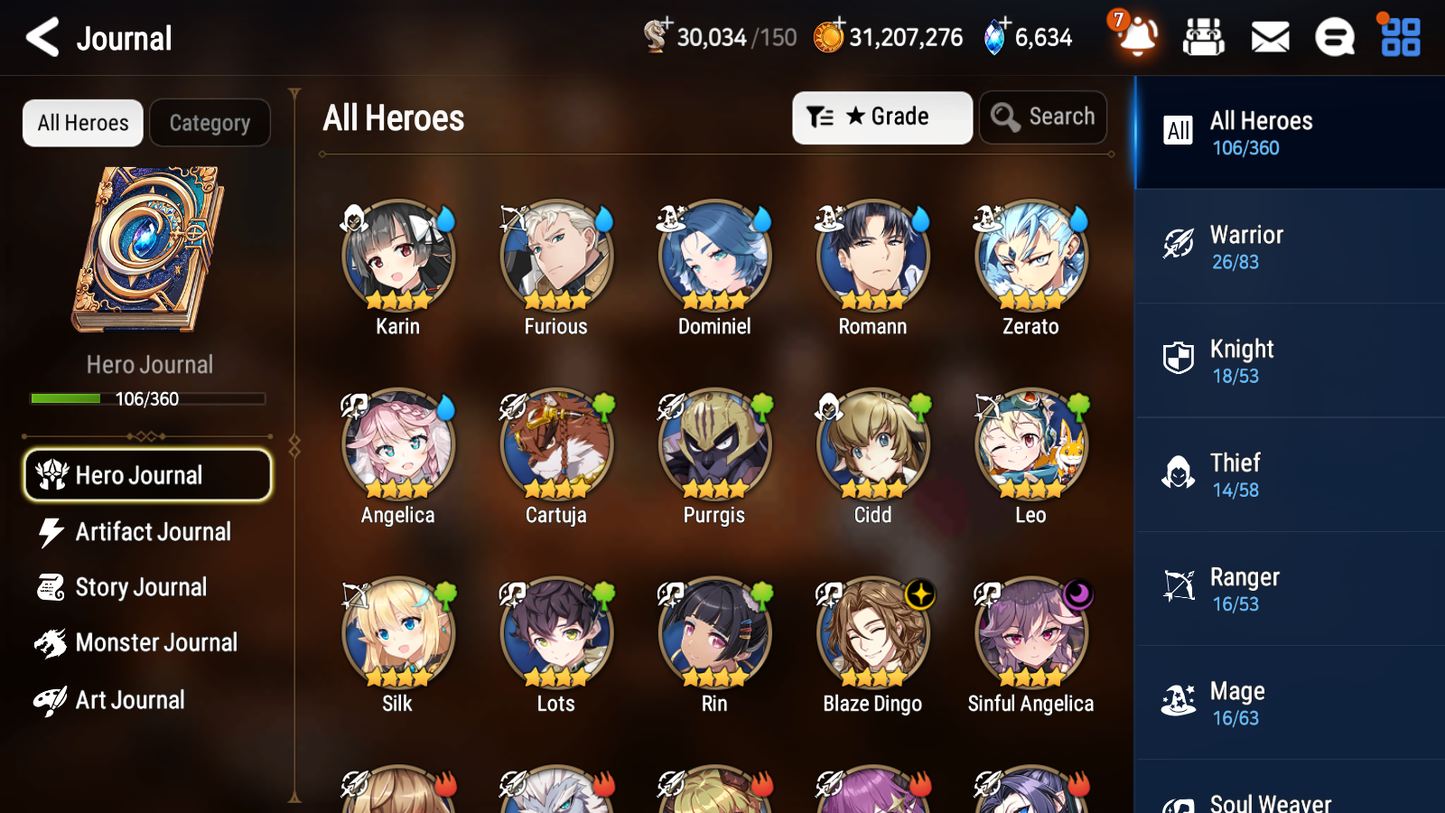Open the Grade filter dropdown
1445x813 pixels.
(x=882, y=117)
